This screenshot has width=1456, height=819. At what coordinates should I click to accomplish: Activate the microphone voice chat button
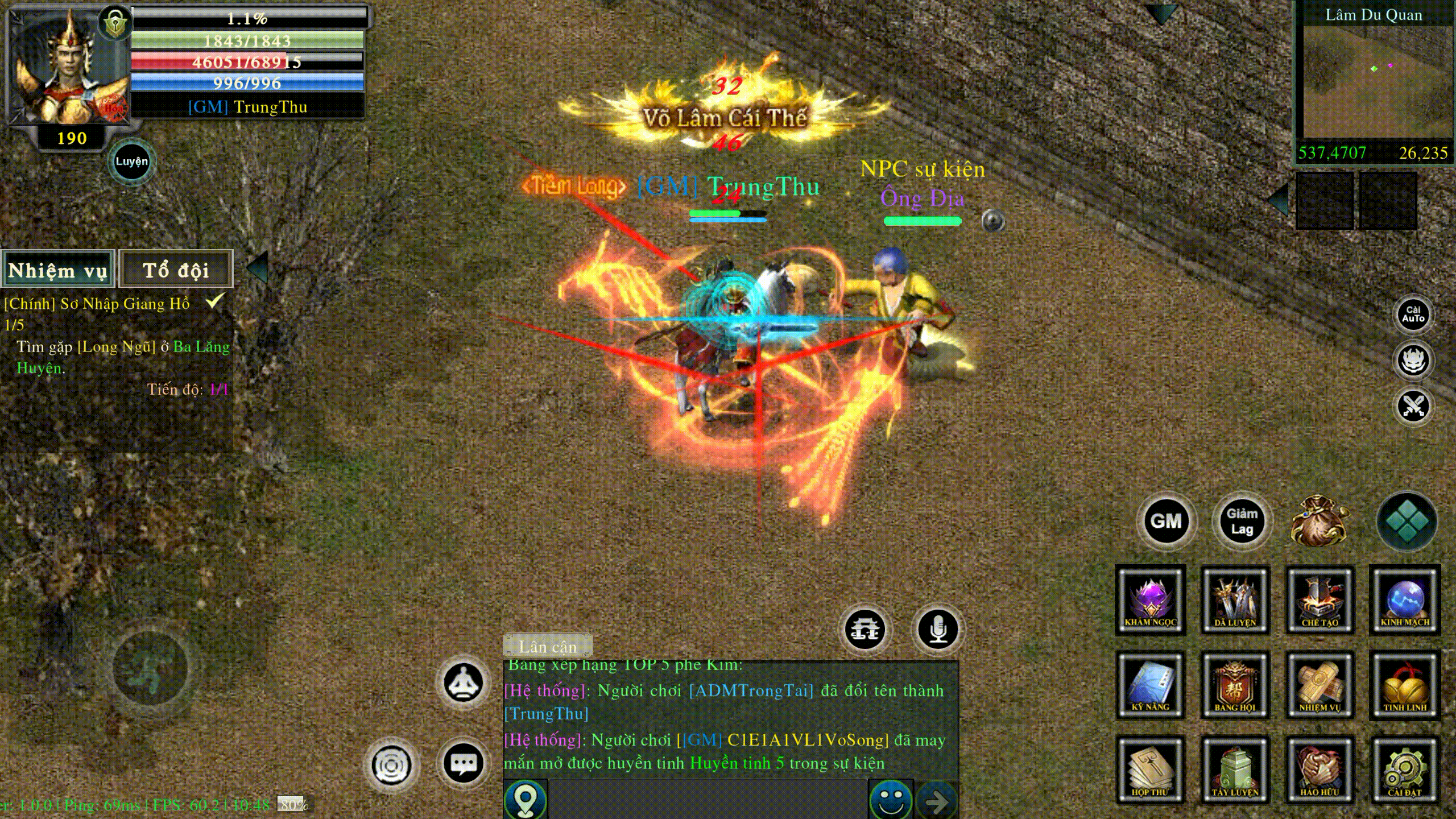[937, 630]
